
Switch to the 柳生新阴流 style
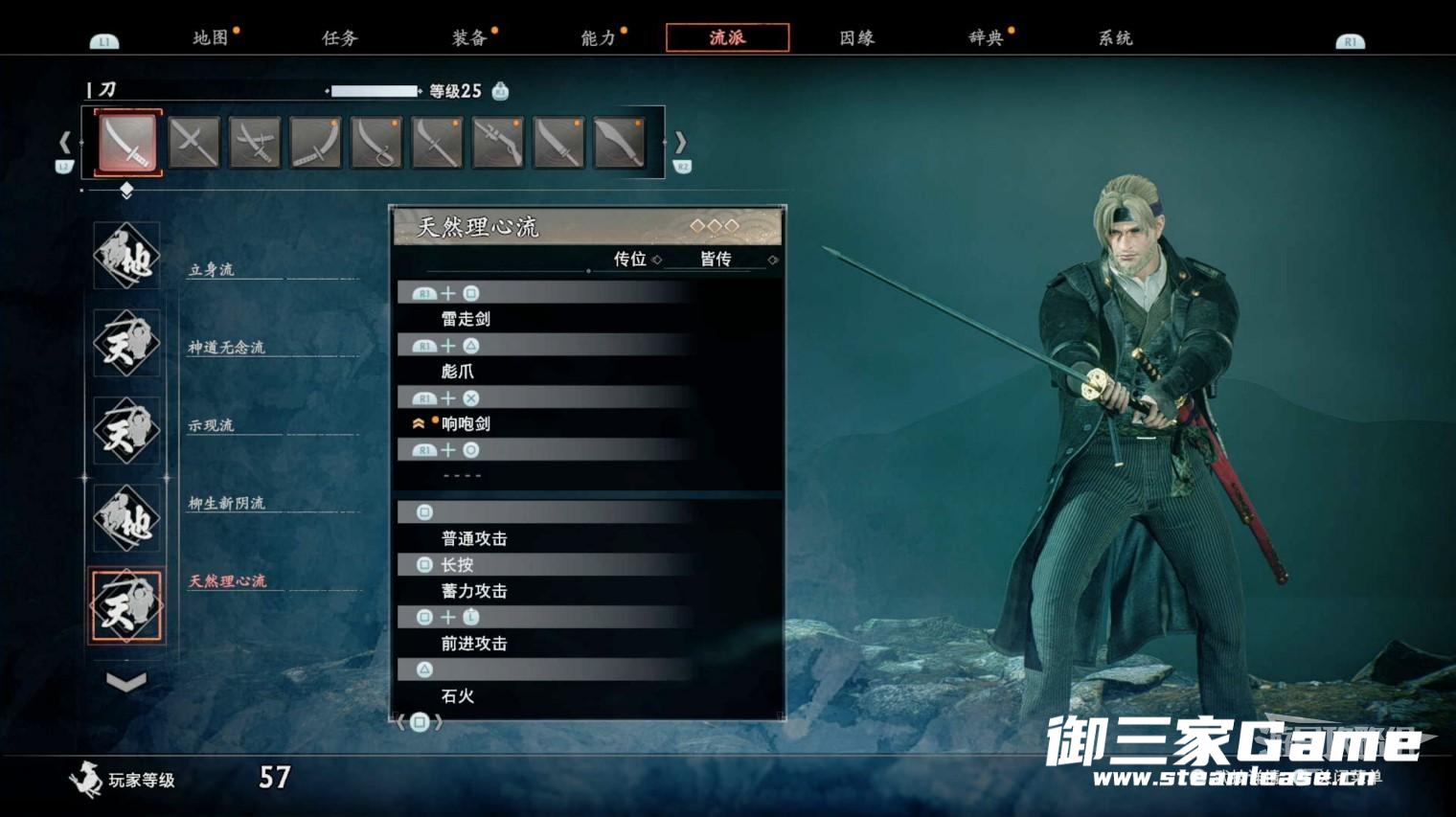(x=126, y=517)
